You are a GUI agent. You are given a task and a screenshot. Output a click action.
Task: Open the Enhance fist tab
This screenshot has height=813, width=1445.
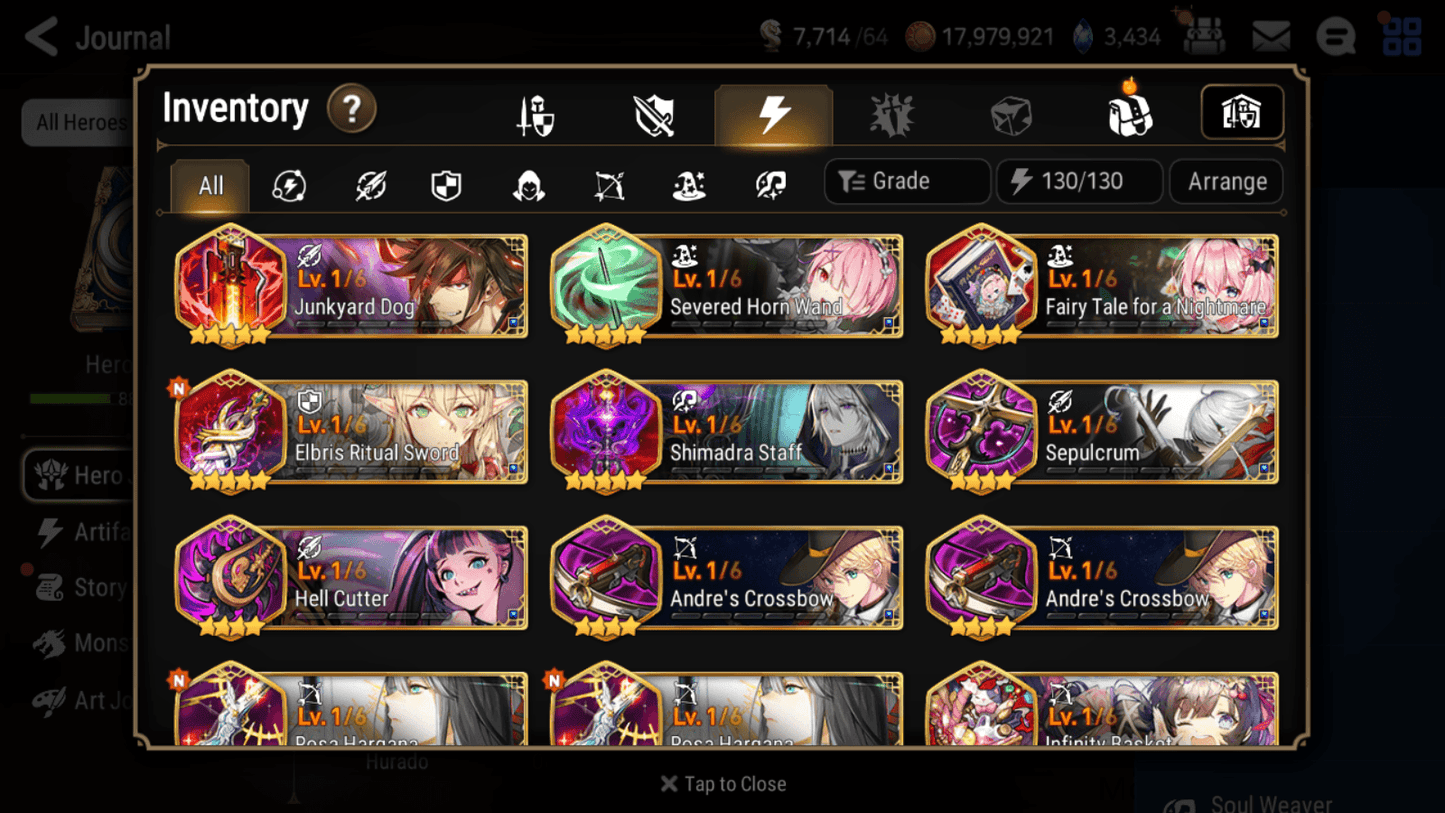891,112
